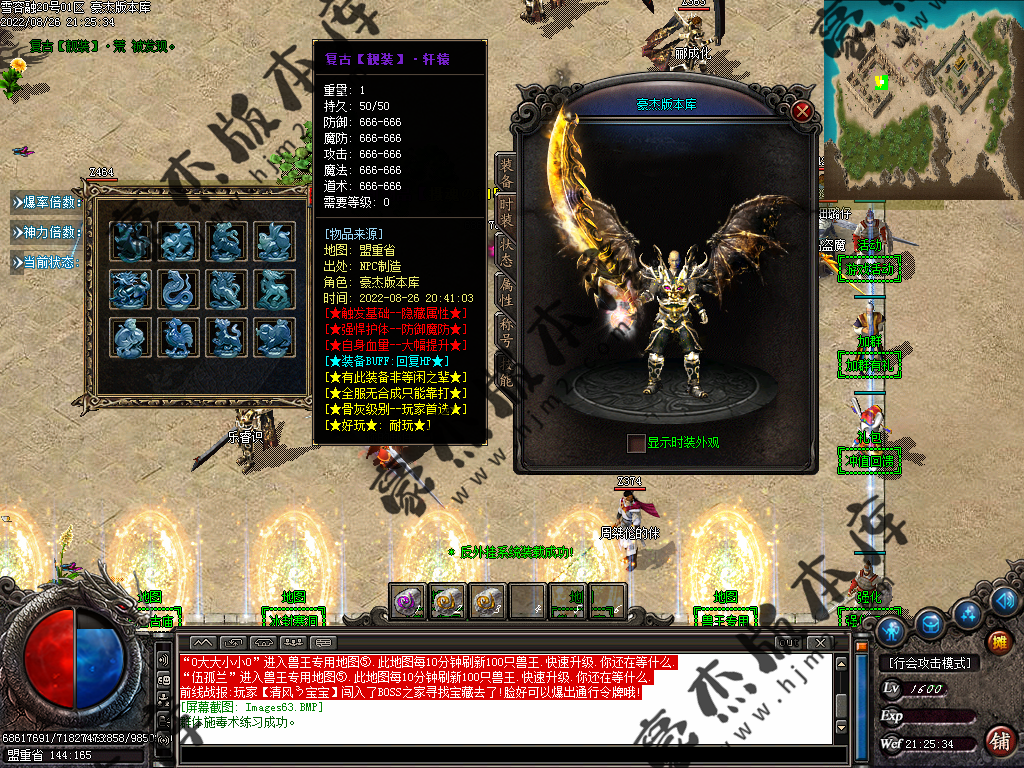
Task: Select the snake zodiac statue slot
Action: [x=179, y=289]
